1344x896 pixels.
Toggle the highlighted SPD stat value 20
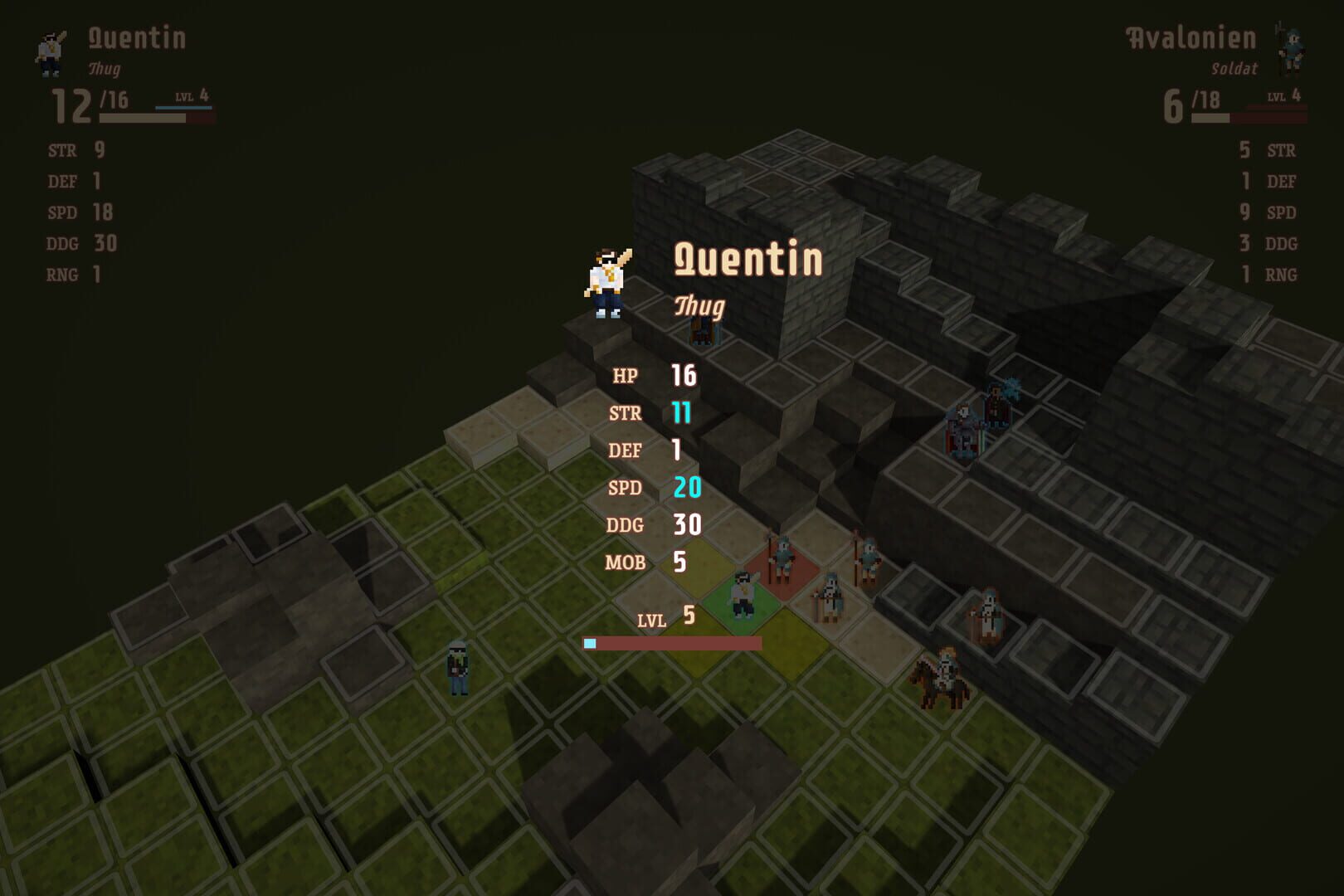tap(687, 487)
